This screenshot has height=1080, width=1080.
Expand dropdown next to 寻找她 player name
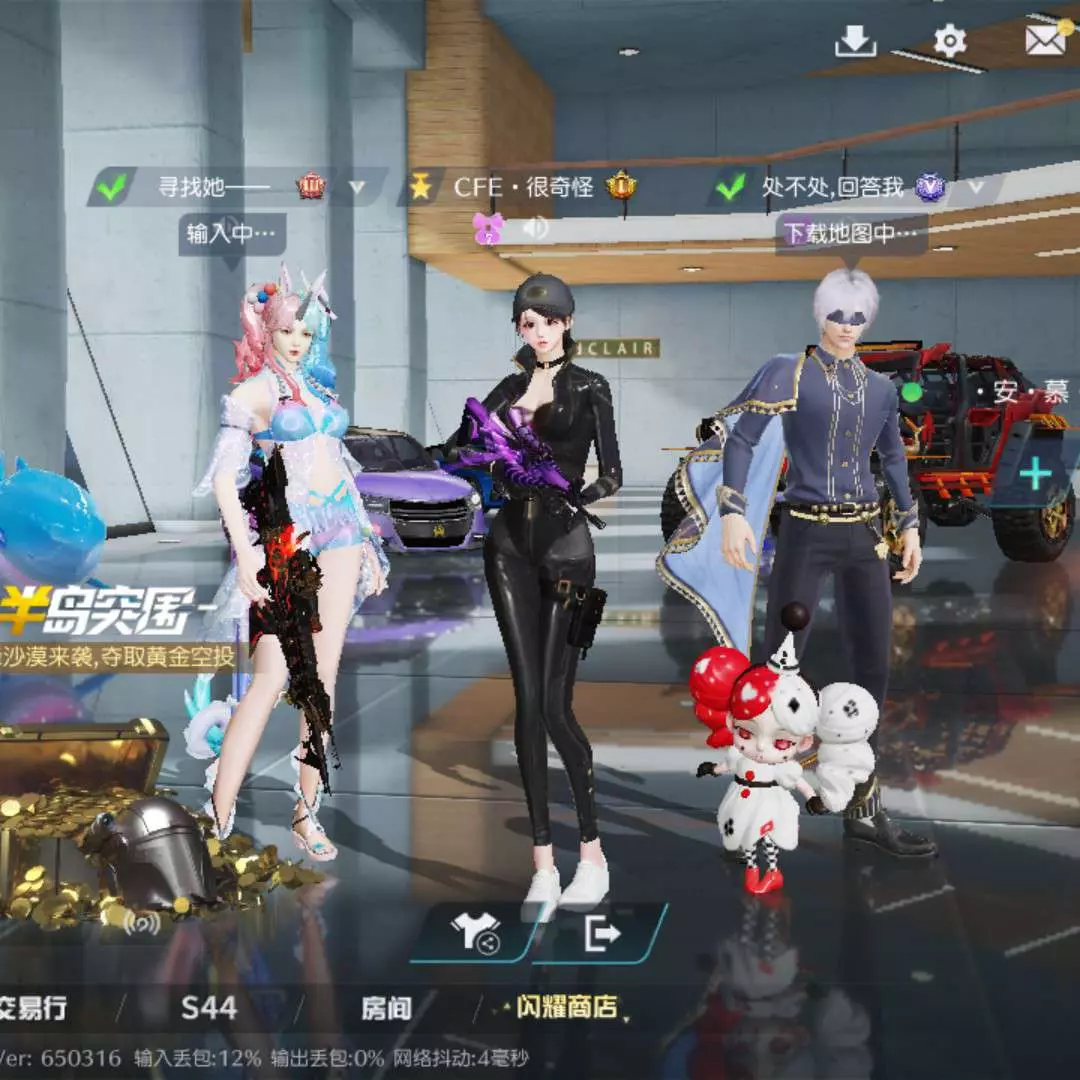[357, 186]
